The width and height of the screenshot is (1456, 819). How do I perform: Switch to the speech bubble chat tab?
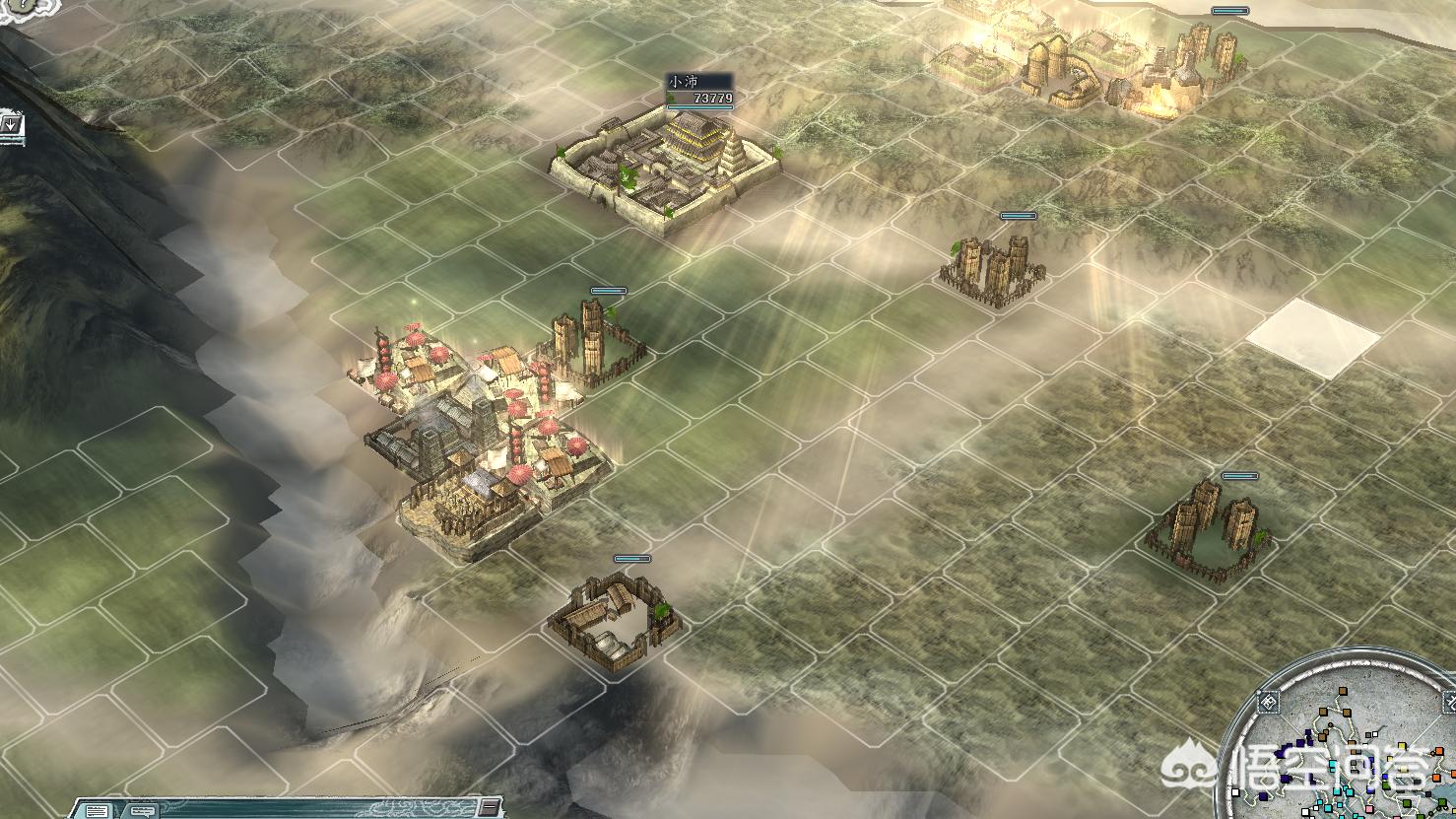click(x=142, y=810)
